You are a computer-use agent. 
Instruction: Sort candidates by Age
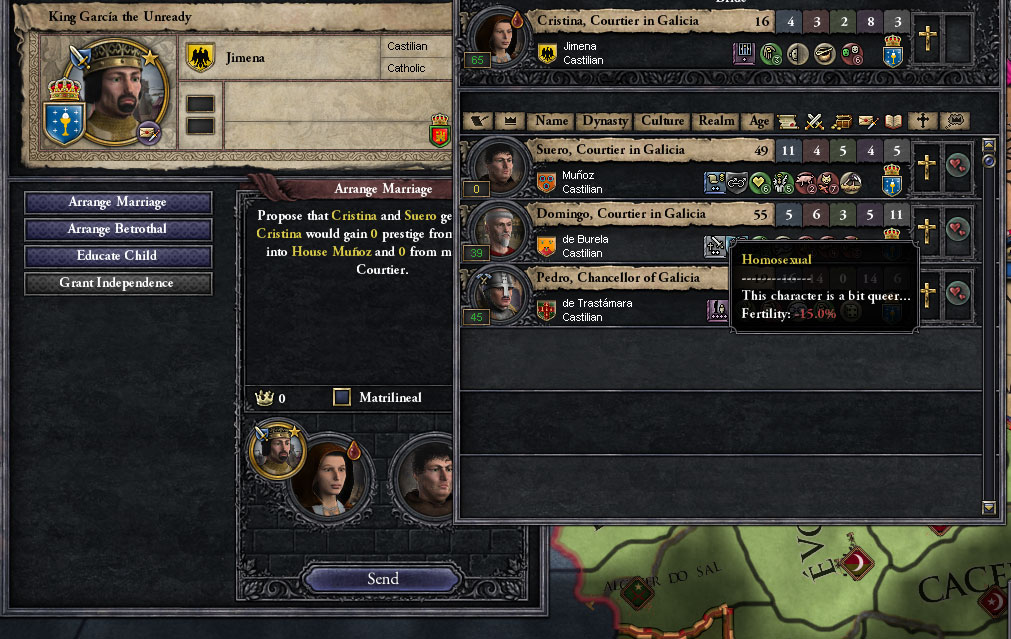[759, 121]
